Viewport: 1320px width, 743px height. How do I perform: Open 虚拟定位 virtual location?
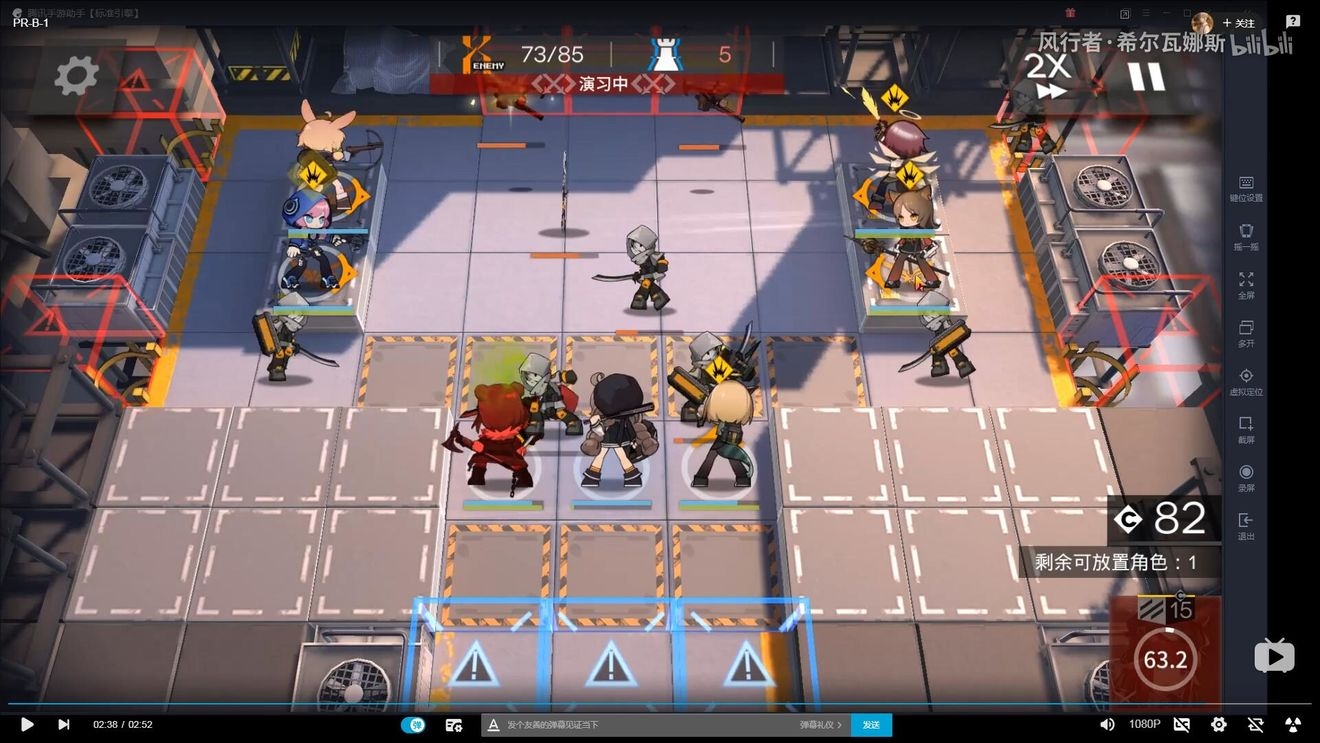(x=1246, y=381)
